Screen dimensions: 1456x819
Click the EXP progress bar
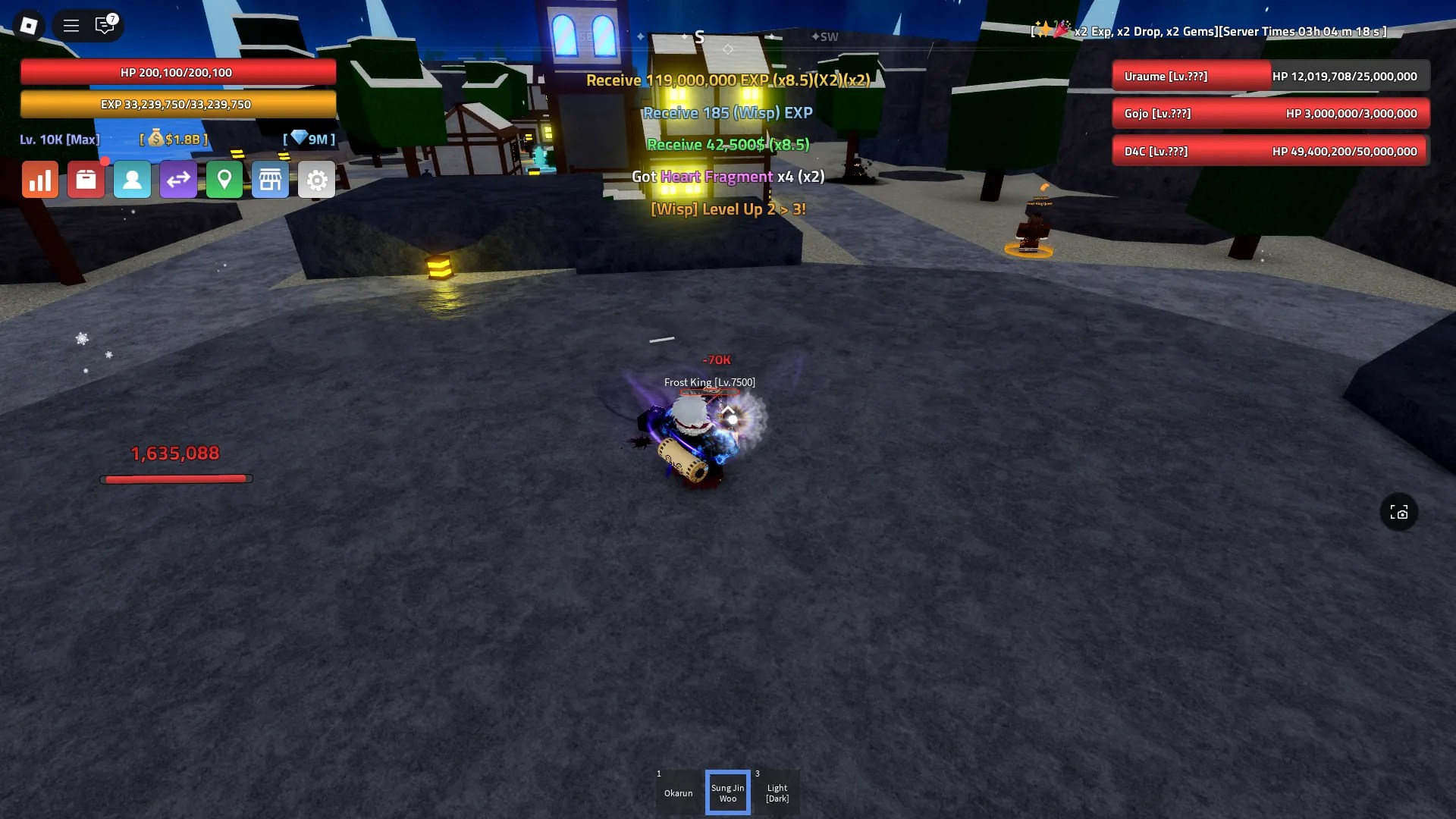point(178,104)
